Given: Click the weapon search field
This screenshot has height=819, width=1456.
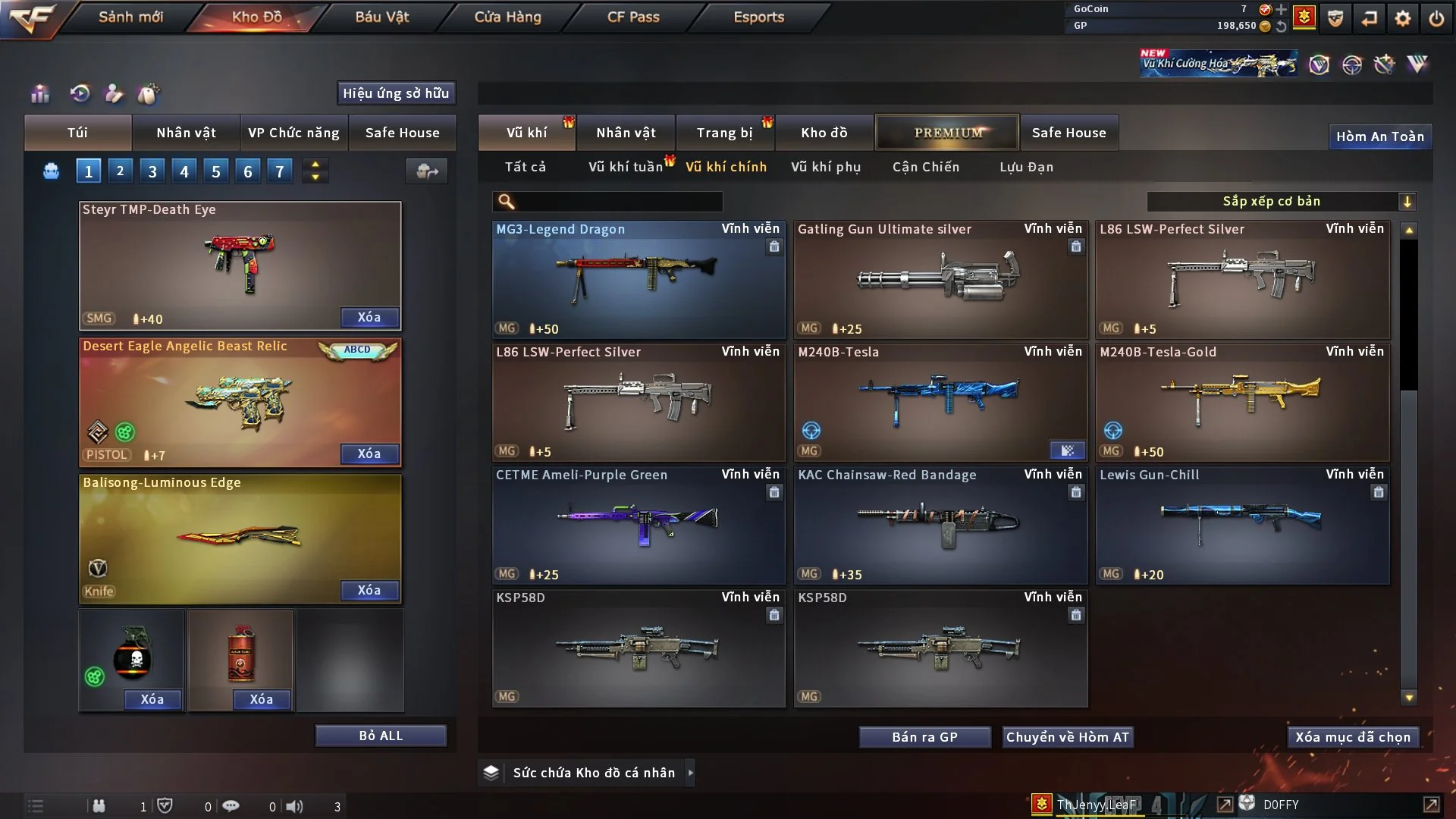Looking at the screenshot, I should coord(618,201).
